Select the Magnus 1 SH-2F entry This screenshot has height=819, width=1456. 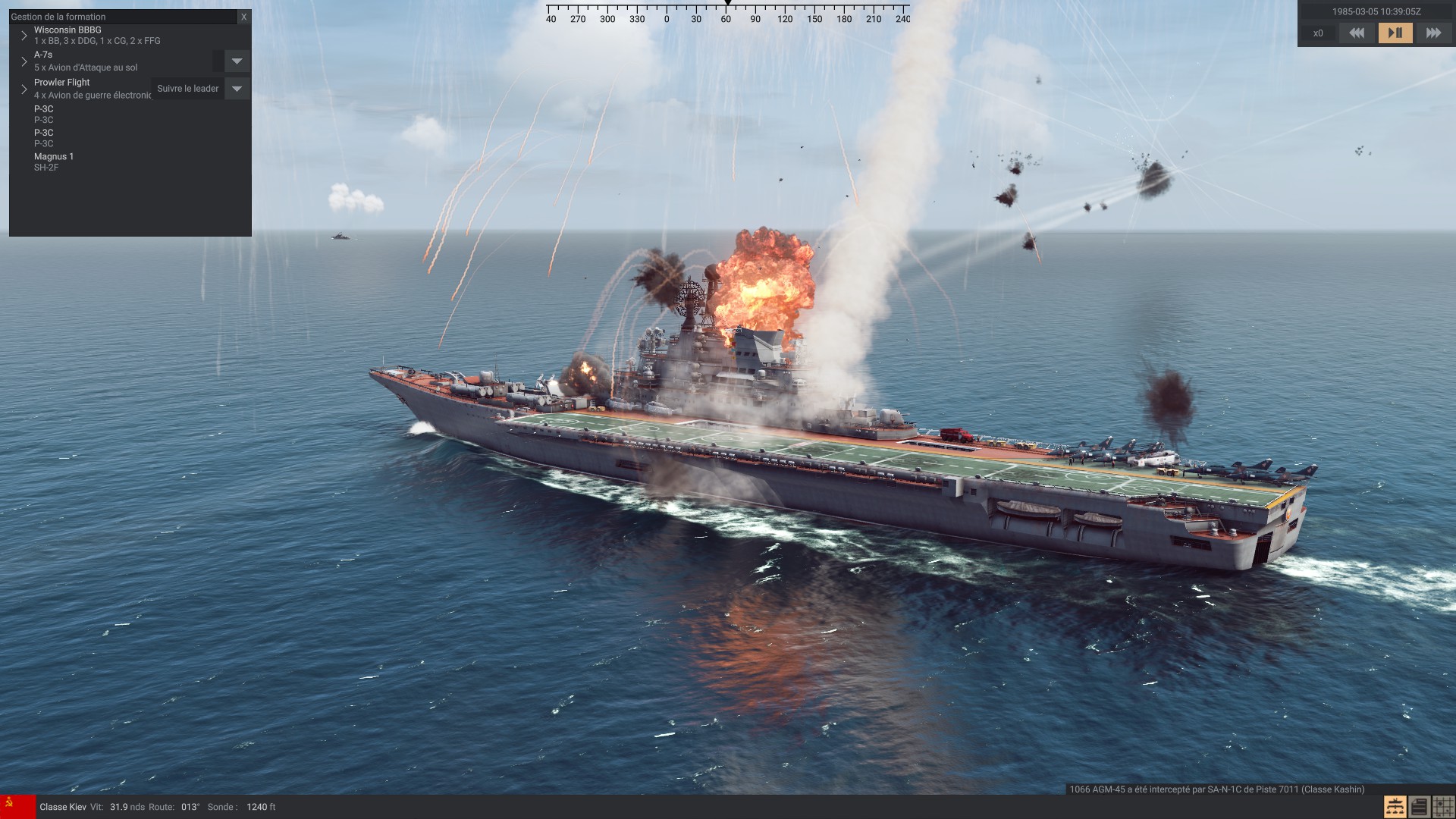[x=54, y=162]
